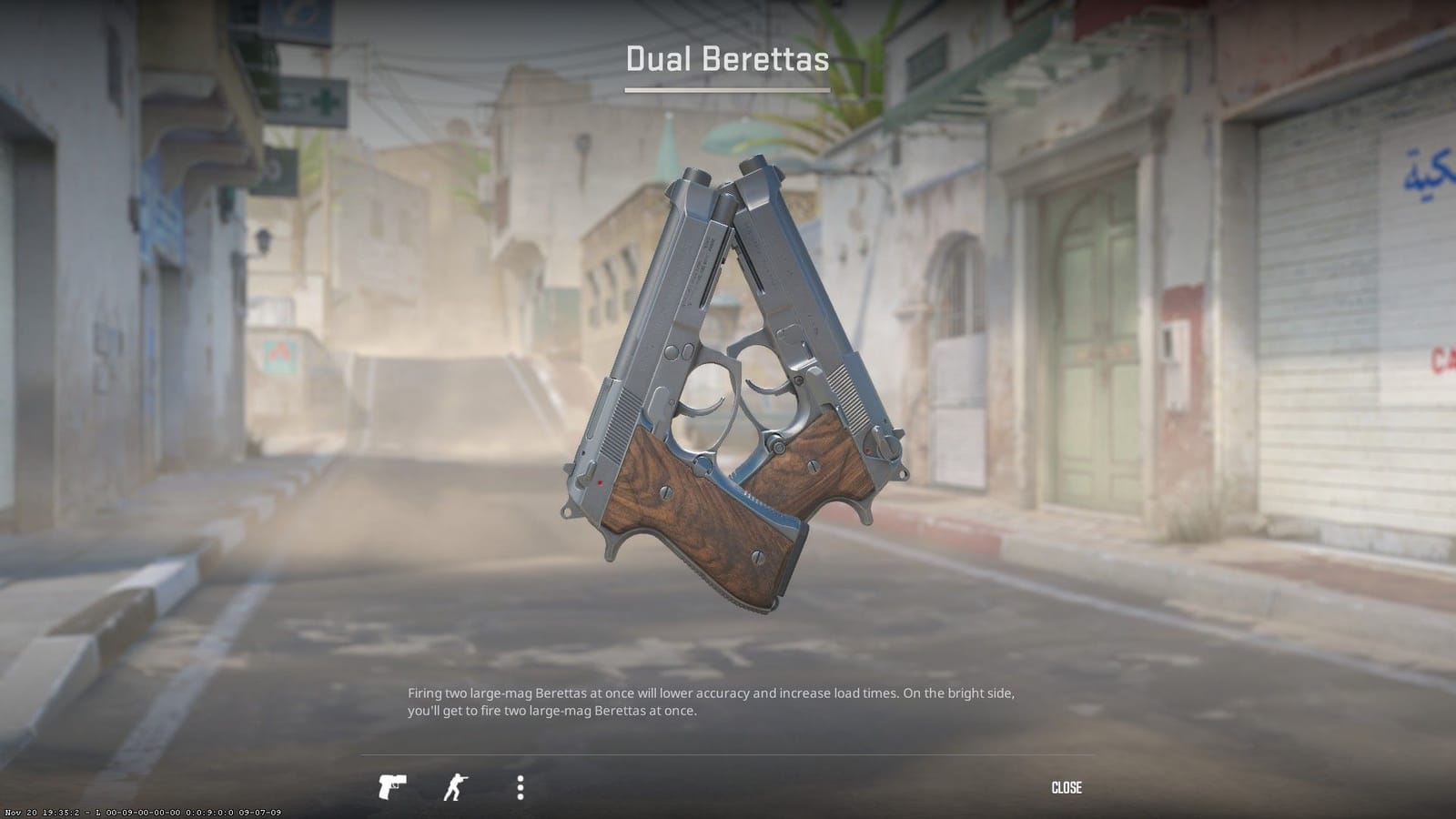Image resolution: width=1456 pixels, height=819 pixels.
Task: Select the character model view icon
Action: [x=456, y=784]
